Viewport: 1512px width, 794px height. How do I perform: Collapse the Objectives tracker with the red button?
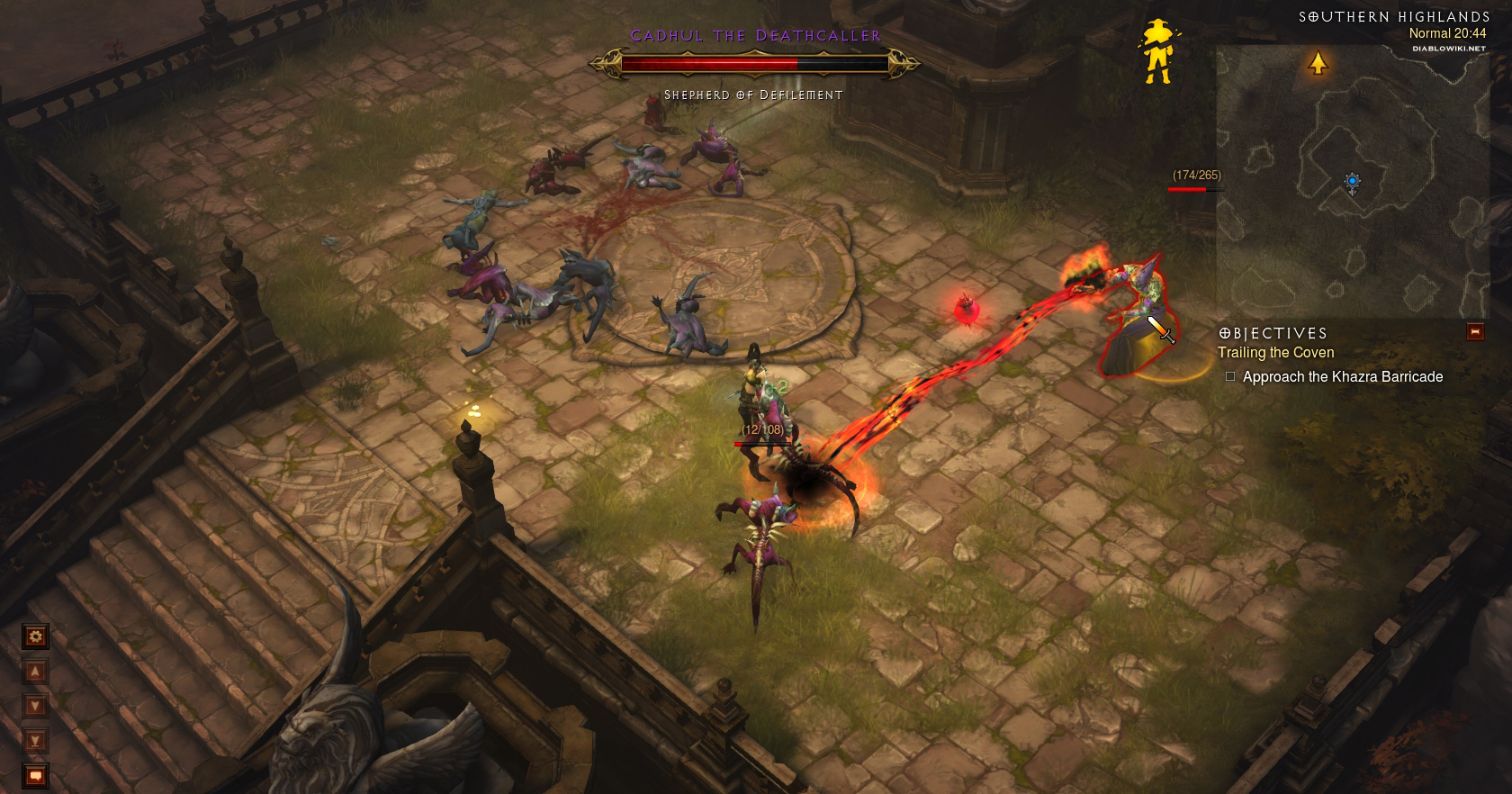coord(1475,331)
